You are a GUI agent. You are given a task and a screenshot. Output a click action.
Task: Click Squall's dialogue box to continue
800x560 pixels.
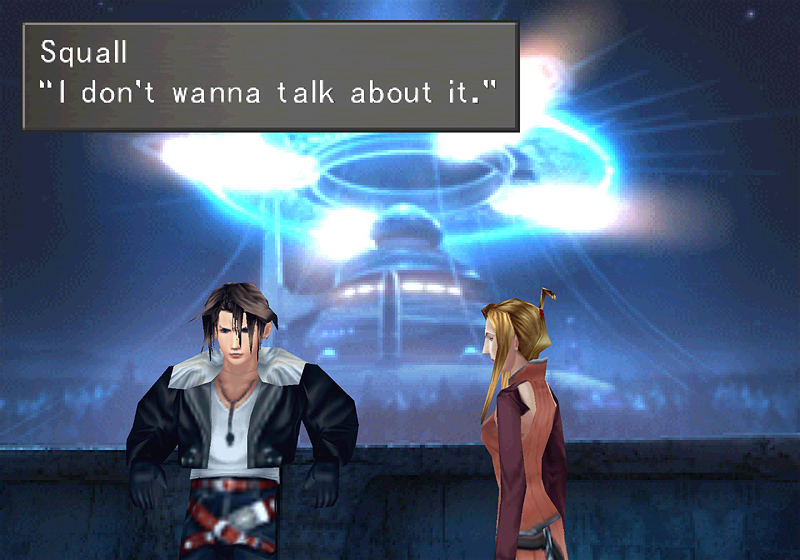tap(270, 76)
